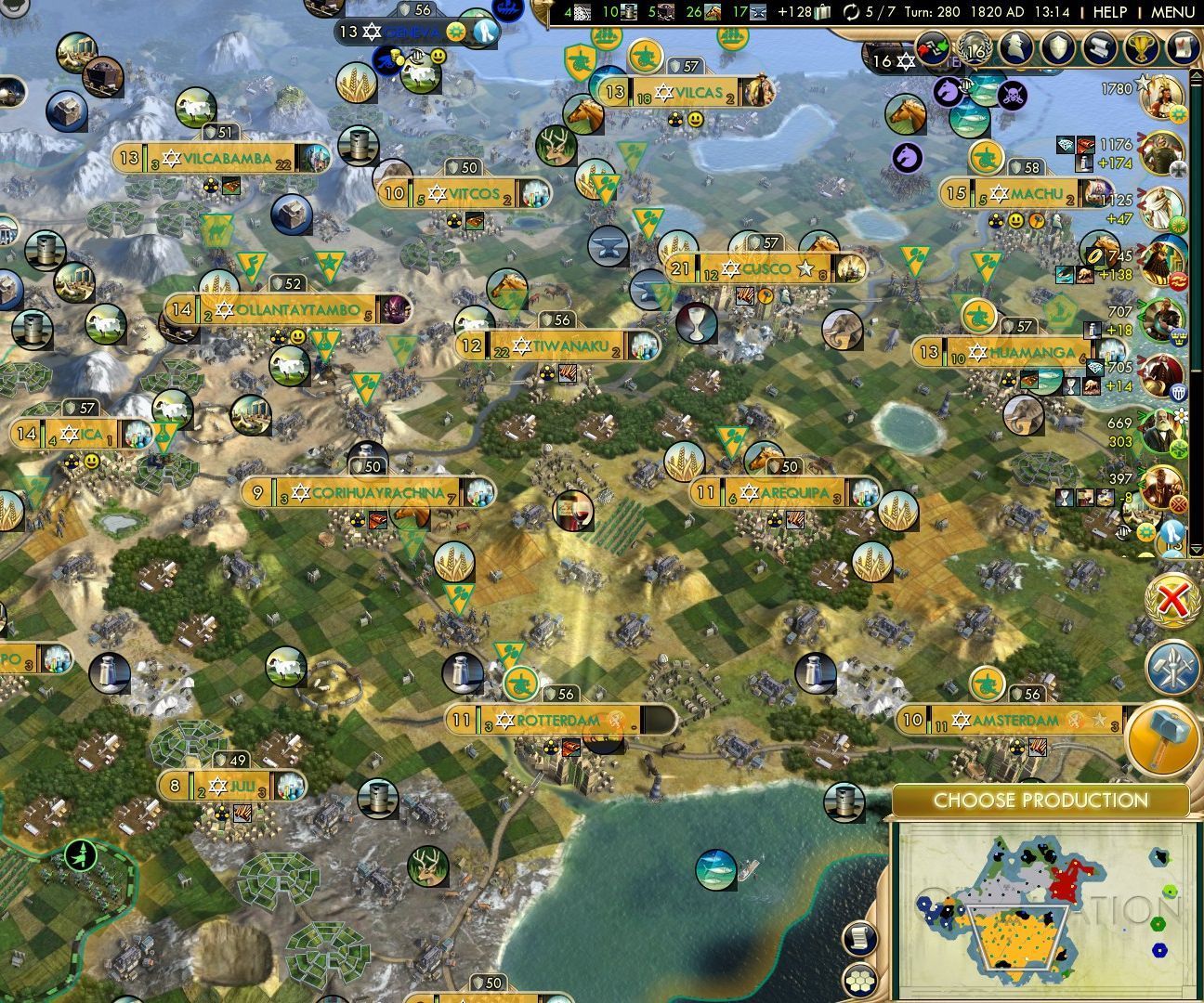Open the minimap options scroll button
The width and height of the screenshot is (1204, 1003).
click(861, 938)
